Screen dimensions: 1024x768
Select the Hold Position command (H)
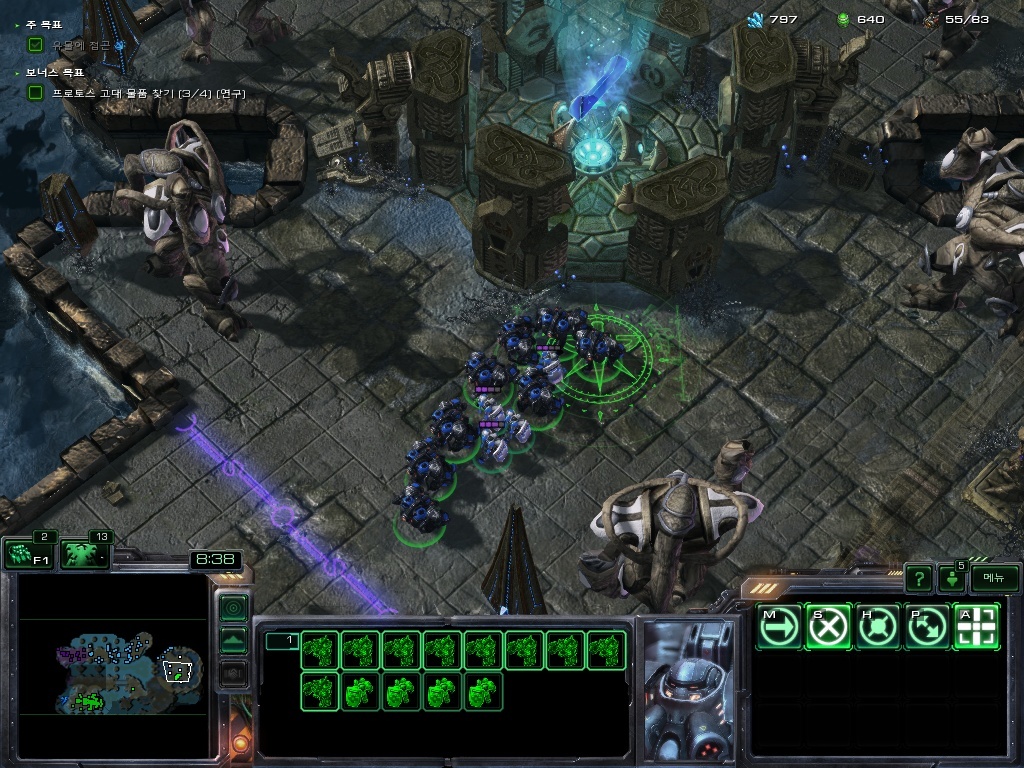878,626
